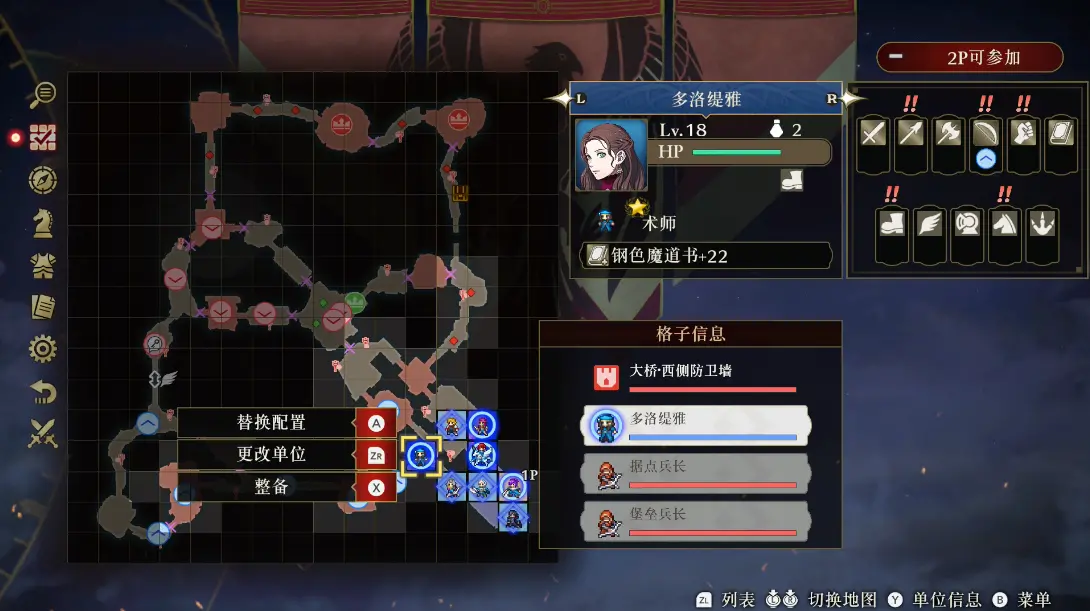The width and height of the screenshot is (1090, 611).
Task: Open the document notes sidebar icon
Action: pos(43,307)
